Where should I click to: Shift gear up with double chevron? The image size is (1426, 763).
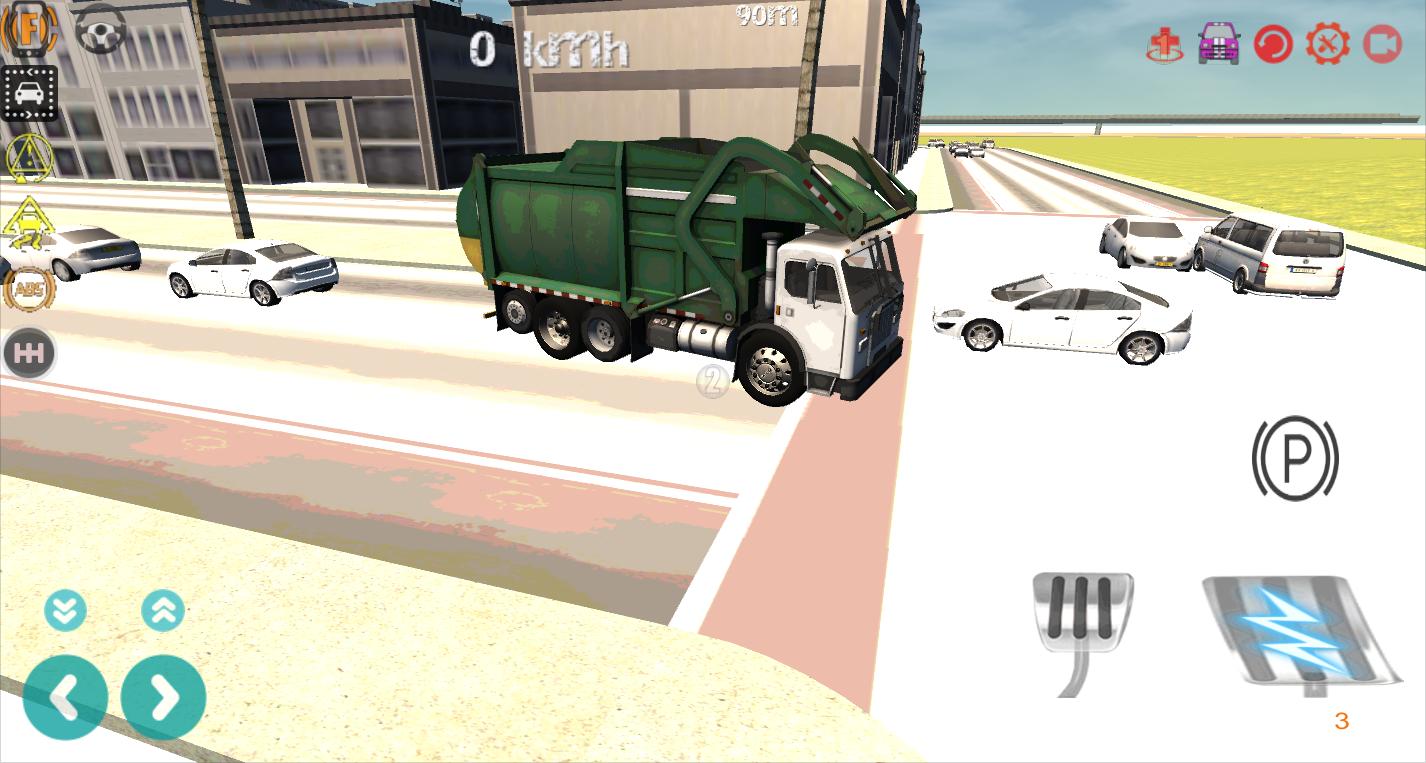click(x=163, y=609)
